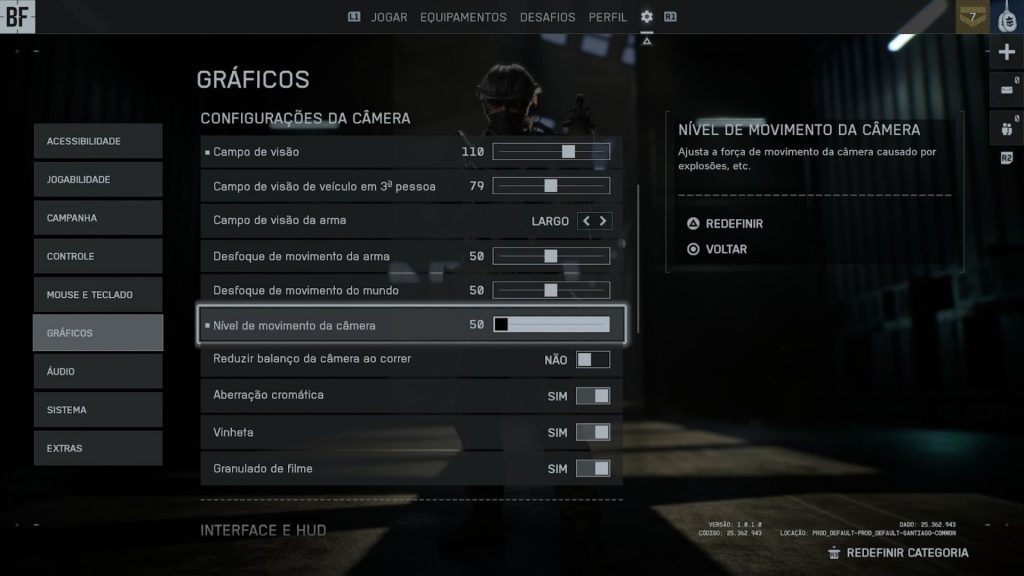This screenshot has height=576, width=1024.
Task: Turn off Aberração cromática toggle
Action: tap(592, 396)
